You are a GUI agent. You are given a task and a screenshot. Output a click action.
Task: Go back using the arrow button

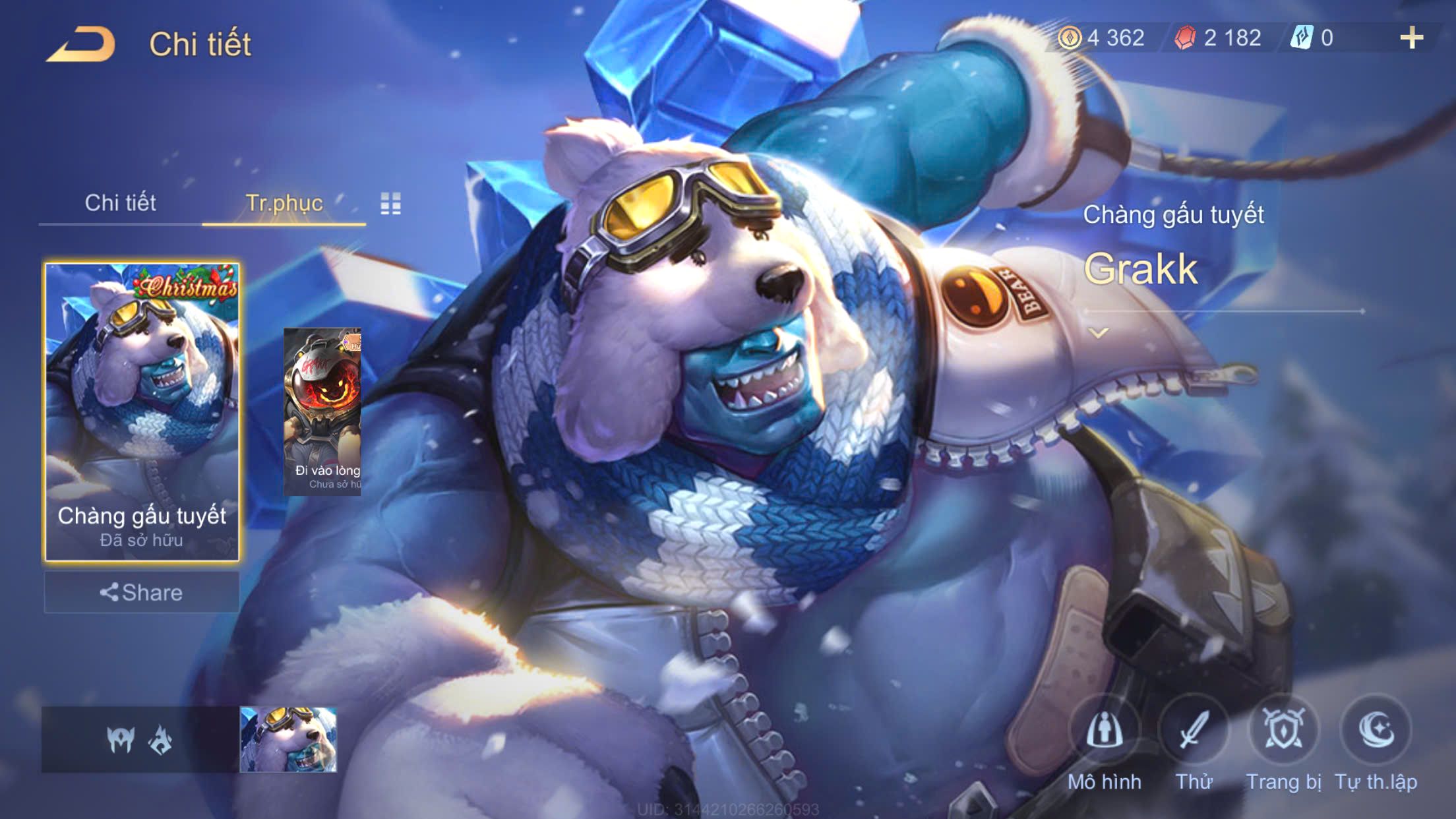(x=81, y=45)
